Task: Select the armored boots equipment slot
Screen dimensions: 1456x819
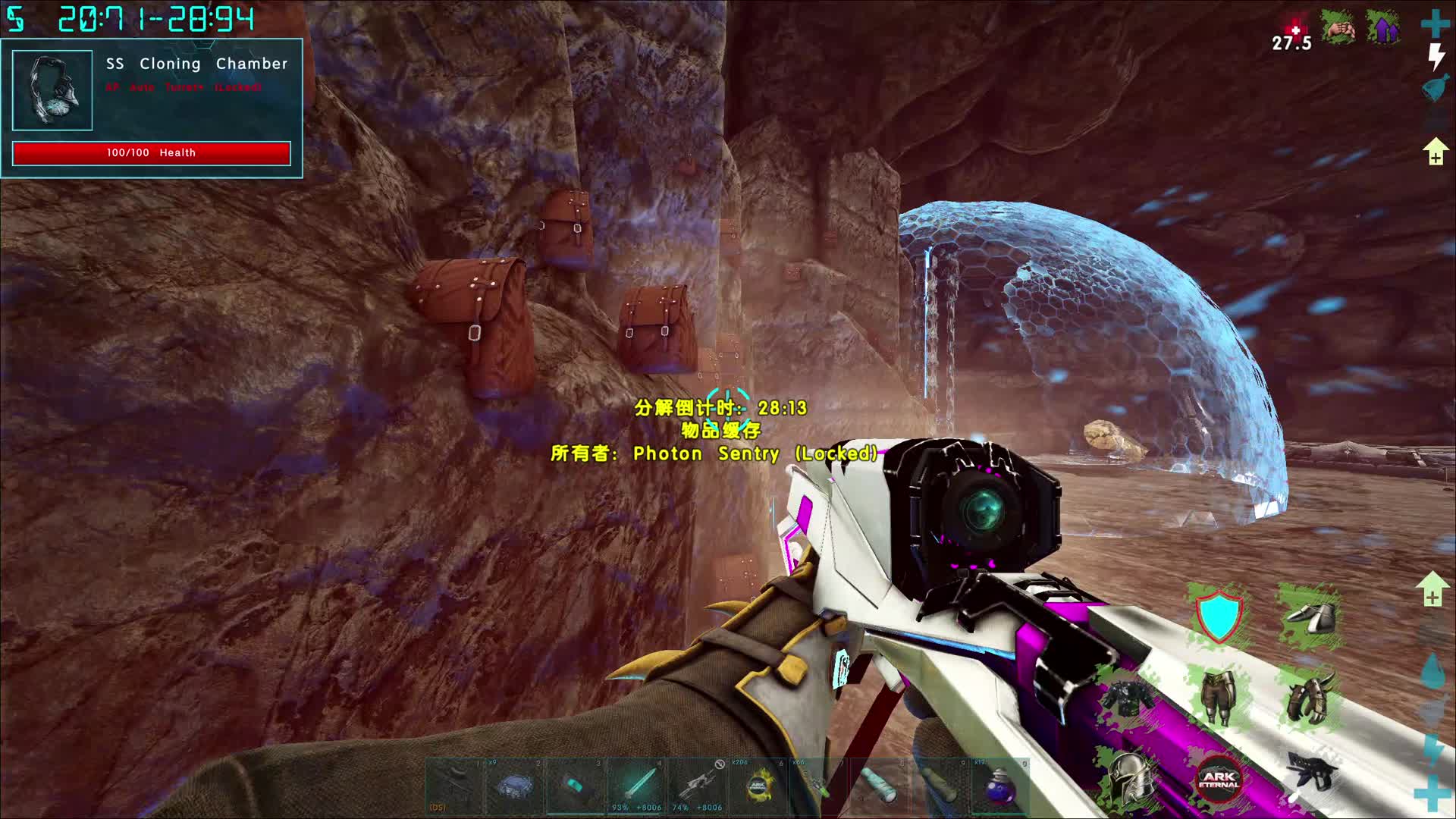Action: 1309,616
